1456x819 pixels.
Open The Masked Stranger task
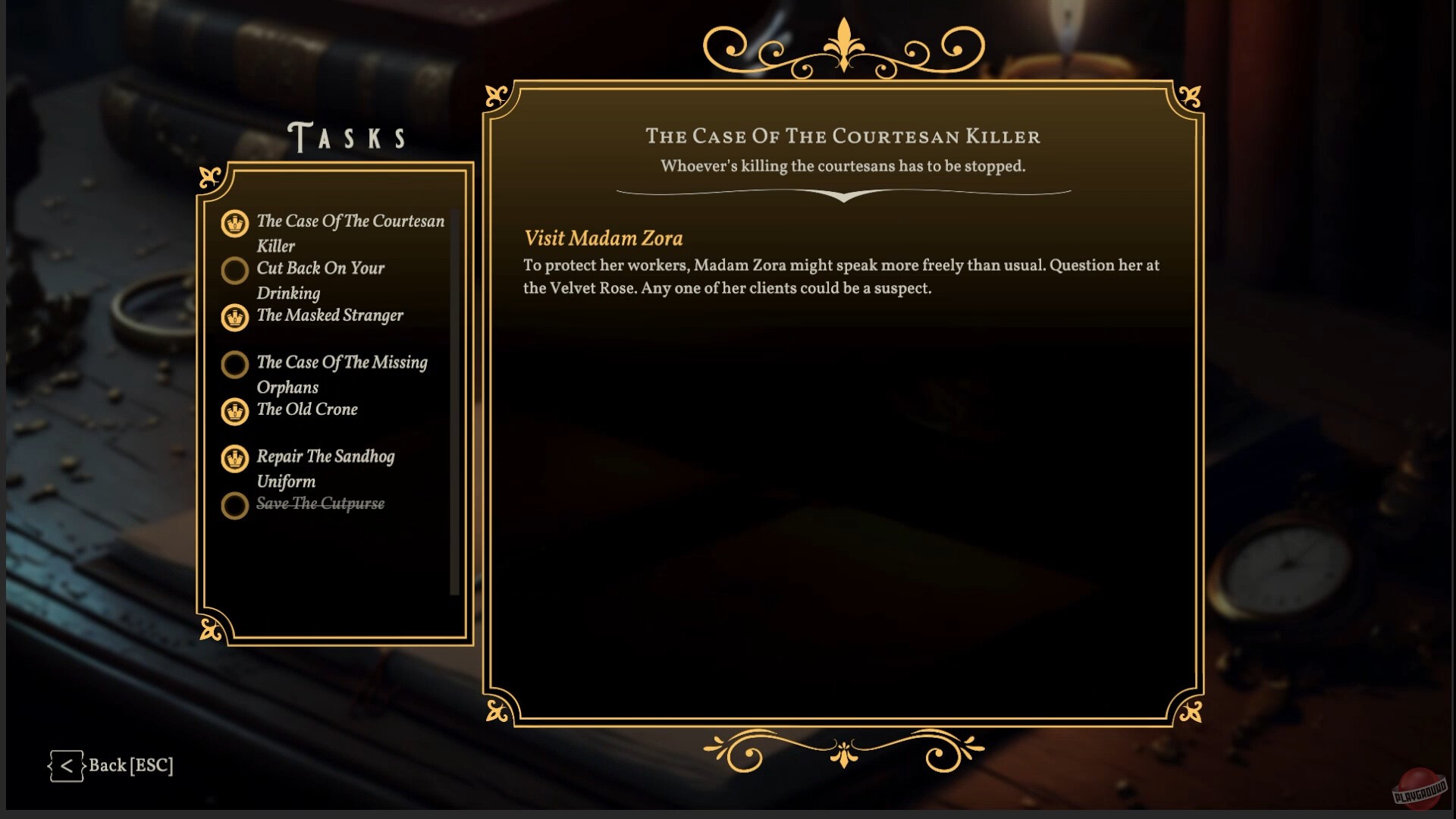coord(330,316)
